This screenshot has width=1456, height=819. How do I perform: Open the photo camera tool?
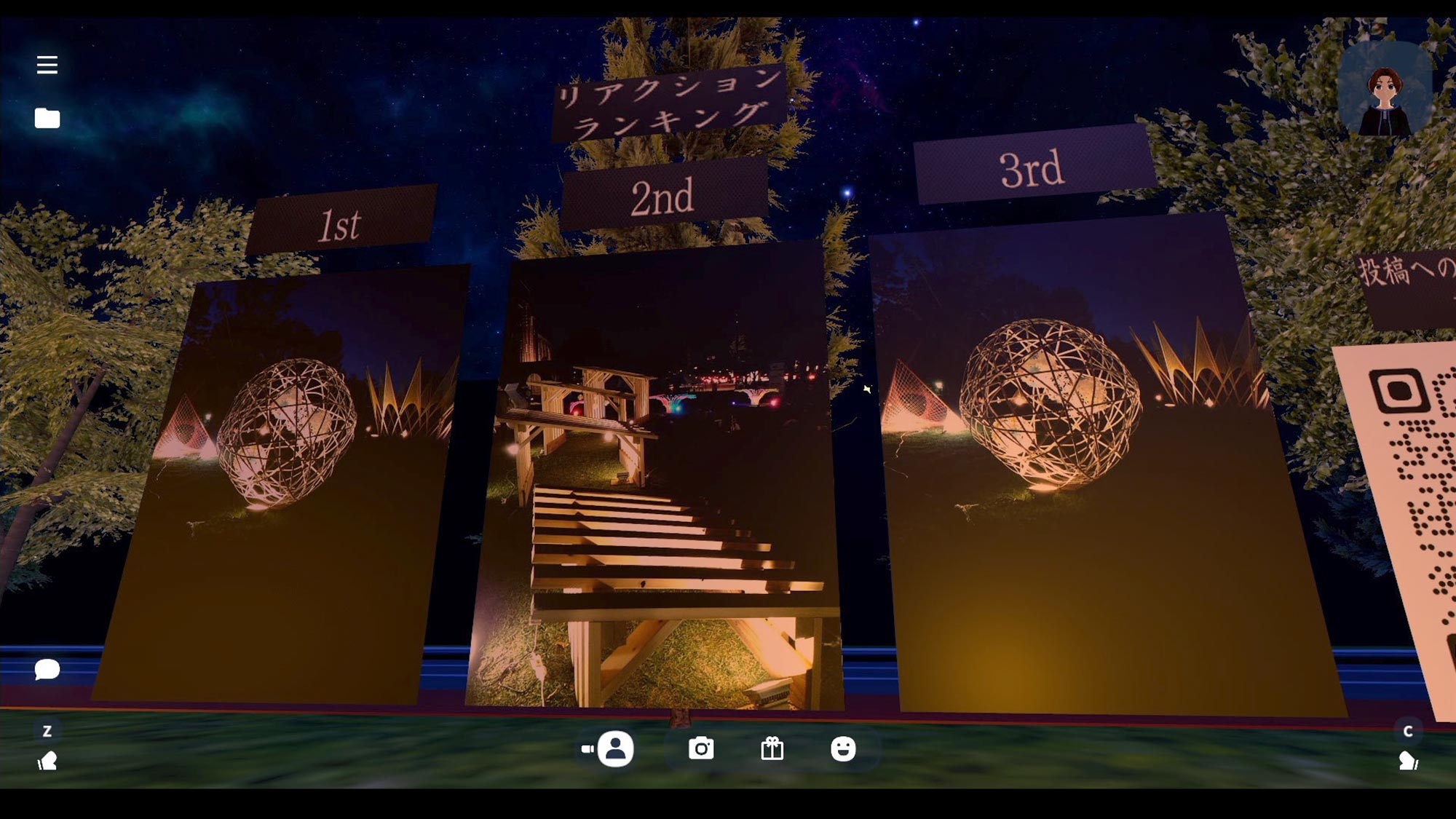701,748
